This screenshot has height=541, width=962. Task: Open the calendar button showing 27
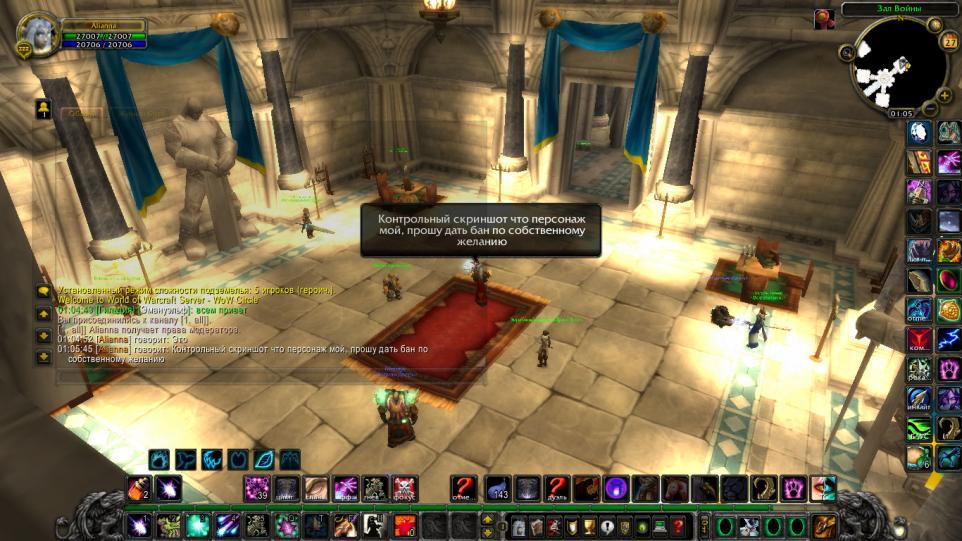point(950,42)
